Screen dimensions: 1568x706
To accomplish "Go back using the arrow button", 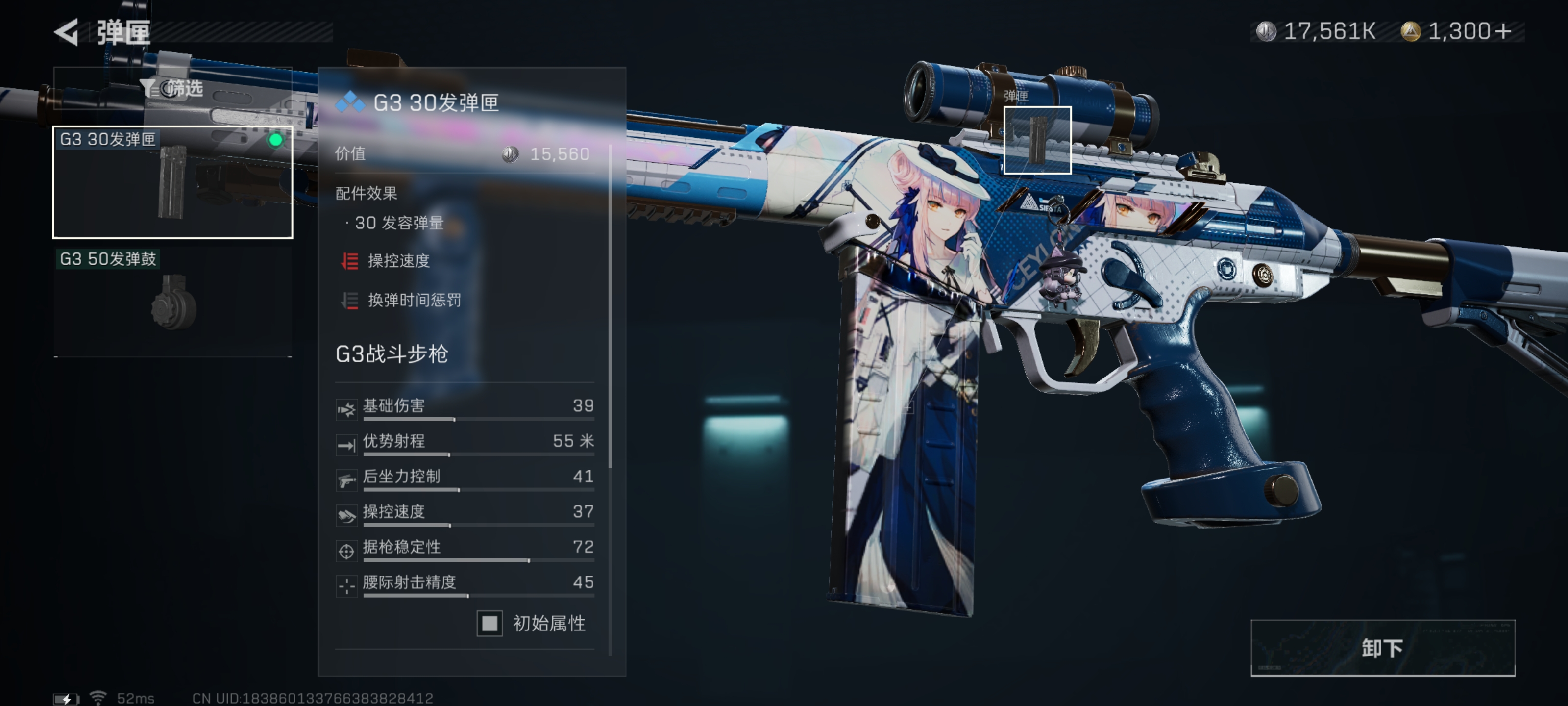I will tap(67, 32).
